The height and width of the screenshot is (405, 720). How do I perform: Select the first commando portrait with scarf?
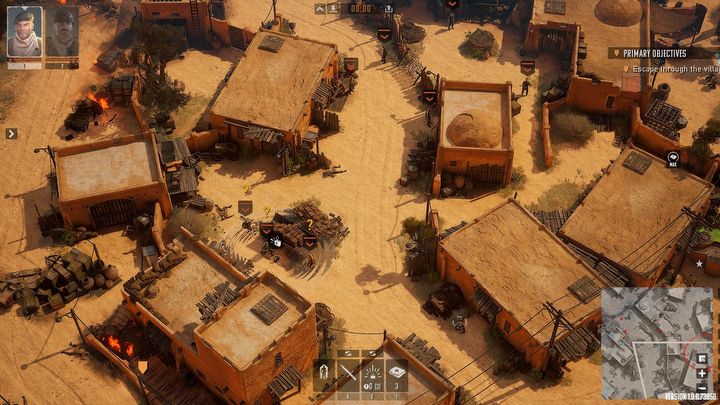[x=24, y=32]
